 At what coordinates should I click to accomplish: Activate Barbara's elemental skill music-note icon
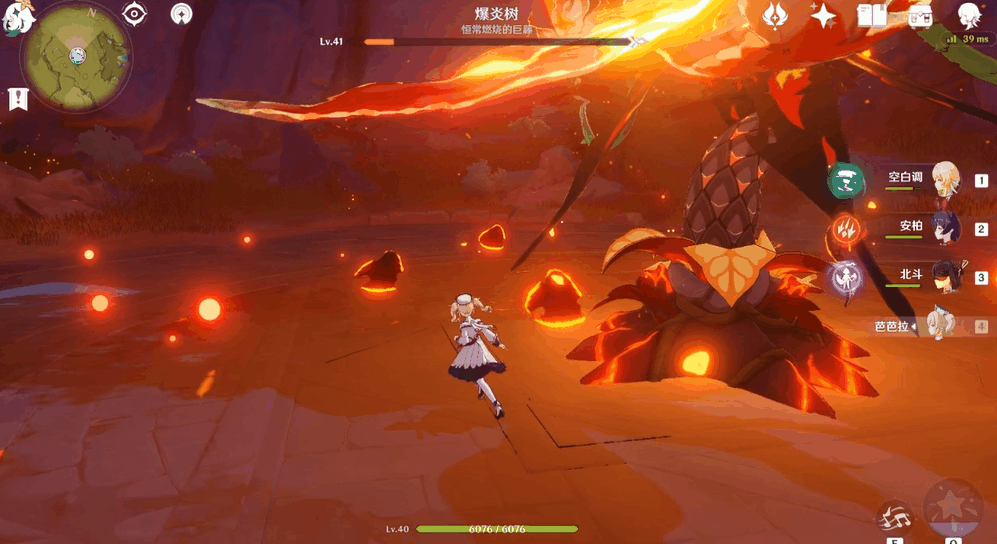coord(894,518)
